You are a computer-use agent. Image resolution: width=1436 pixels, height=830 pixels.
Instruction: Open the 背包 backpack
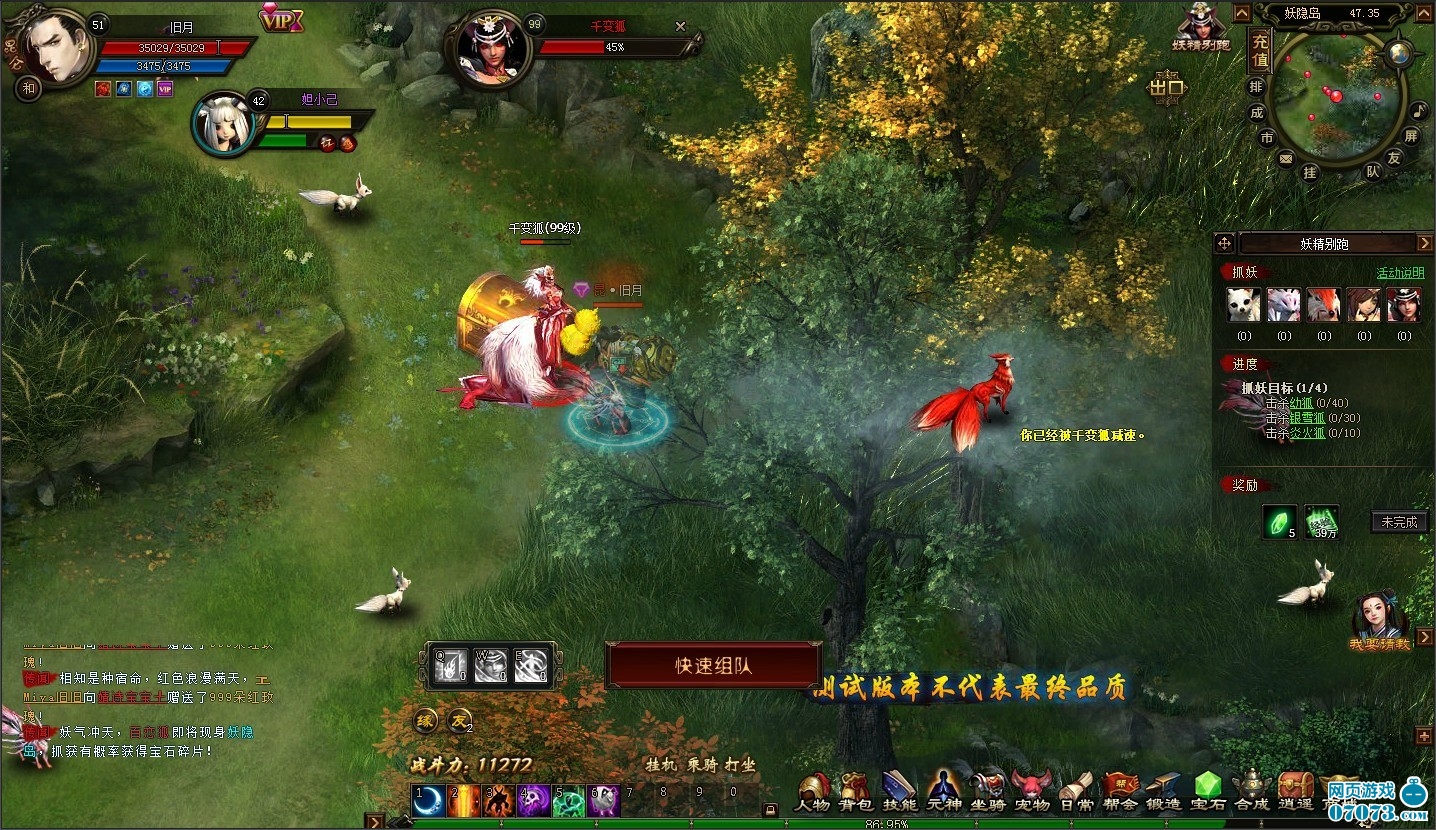[x=855, y=792]
